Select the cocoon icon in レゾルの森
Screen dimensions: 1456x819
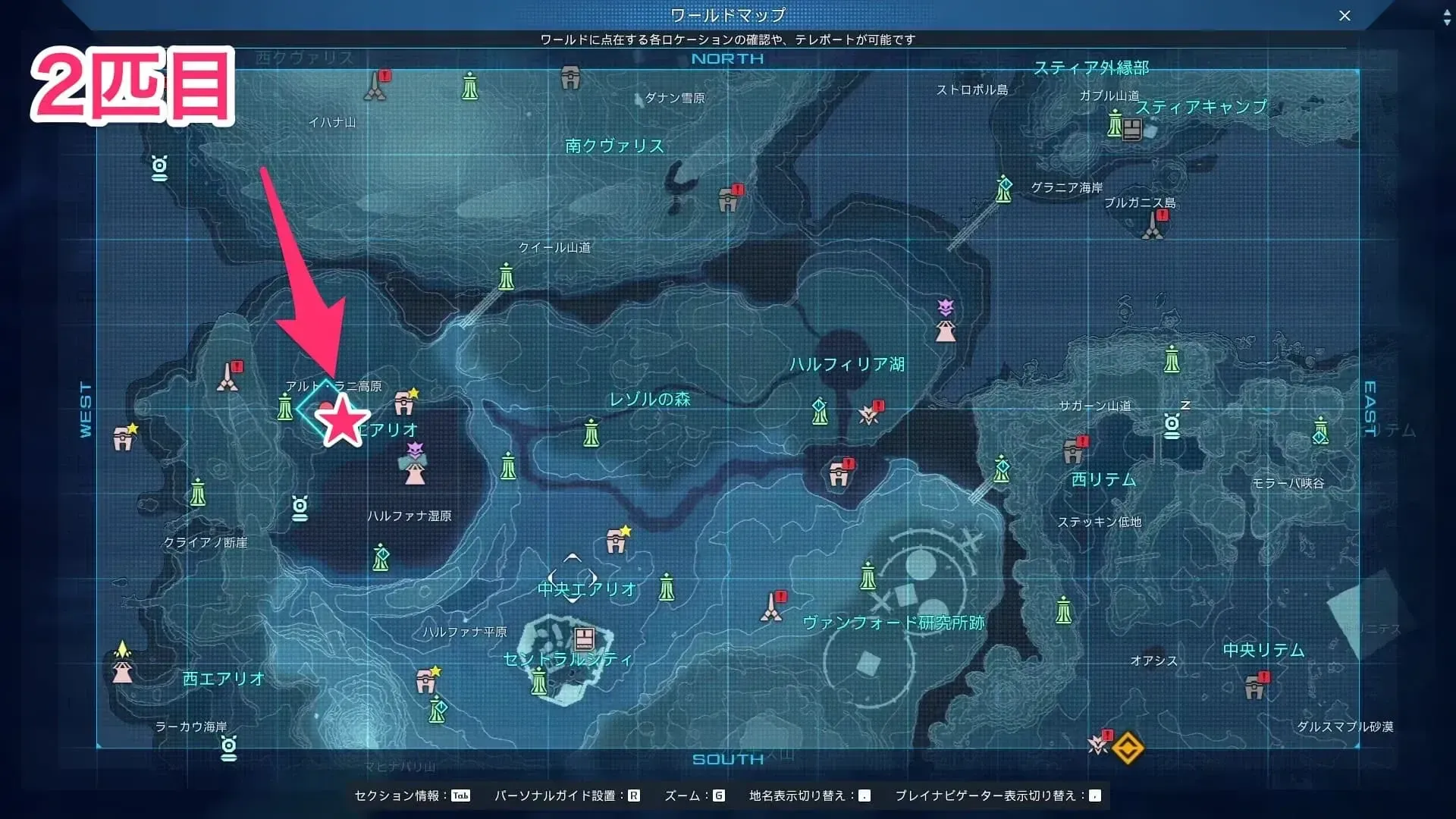(591, 435)
